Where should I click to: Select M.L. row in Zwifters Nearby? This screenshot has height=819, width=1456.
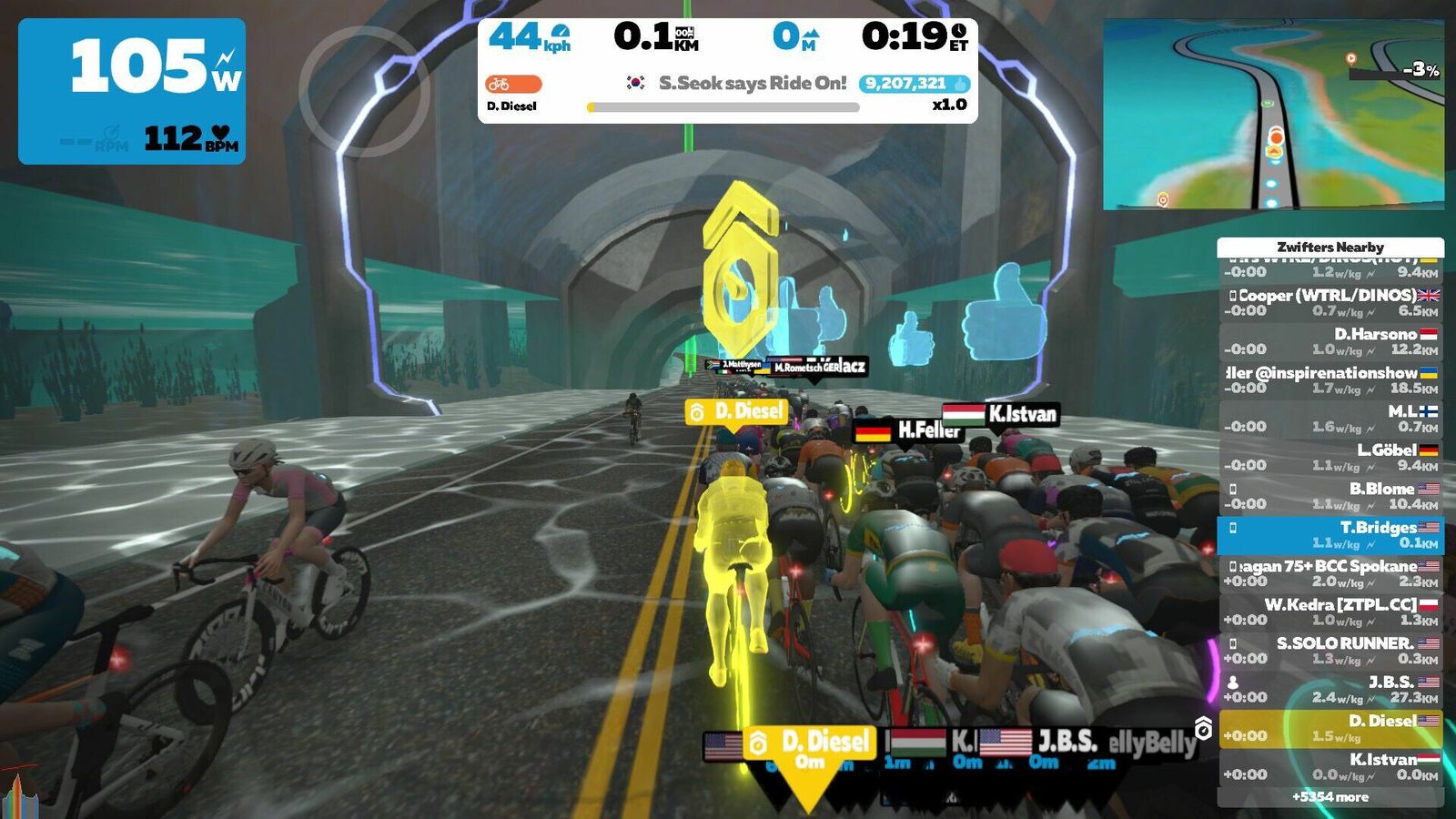click(1330, 419)
